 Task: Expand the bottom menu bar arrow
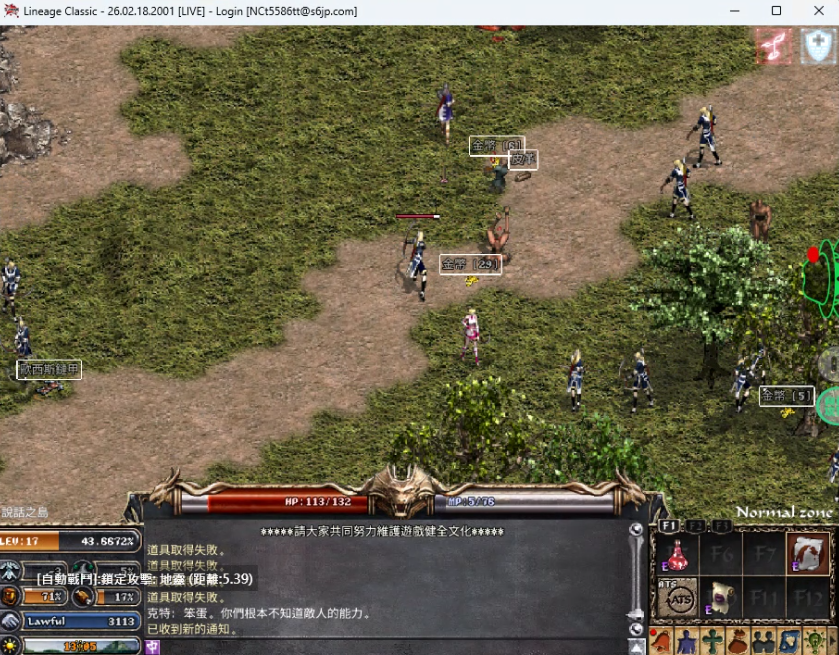tap(832, 641)
